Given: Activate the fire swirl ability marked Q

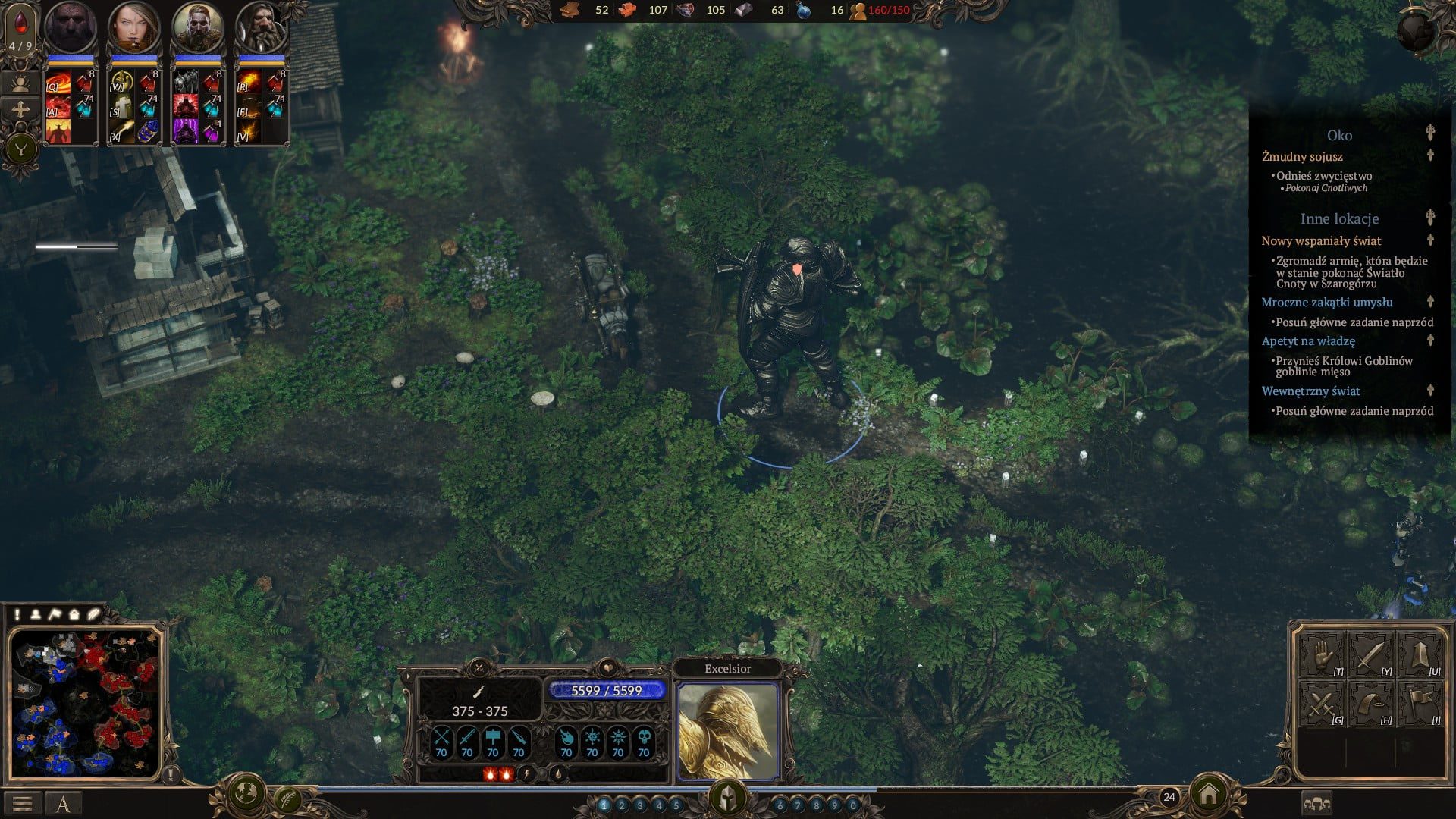Looking at the screenshot, I should [x=58, y=82].
